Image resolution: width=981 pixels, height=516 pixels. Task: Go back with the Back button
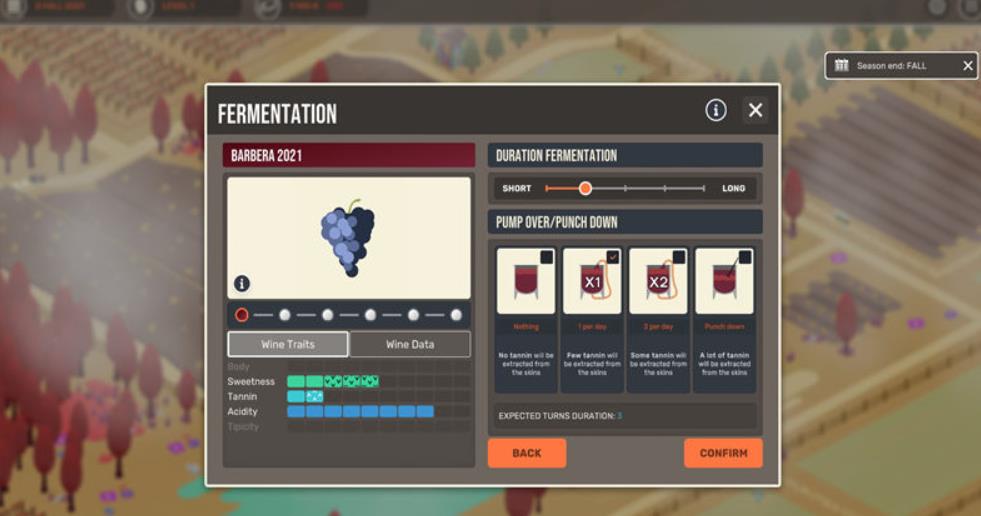526,453
